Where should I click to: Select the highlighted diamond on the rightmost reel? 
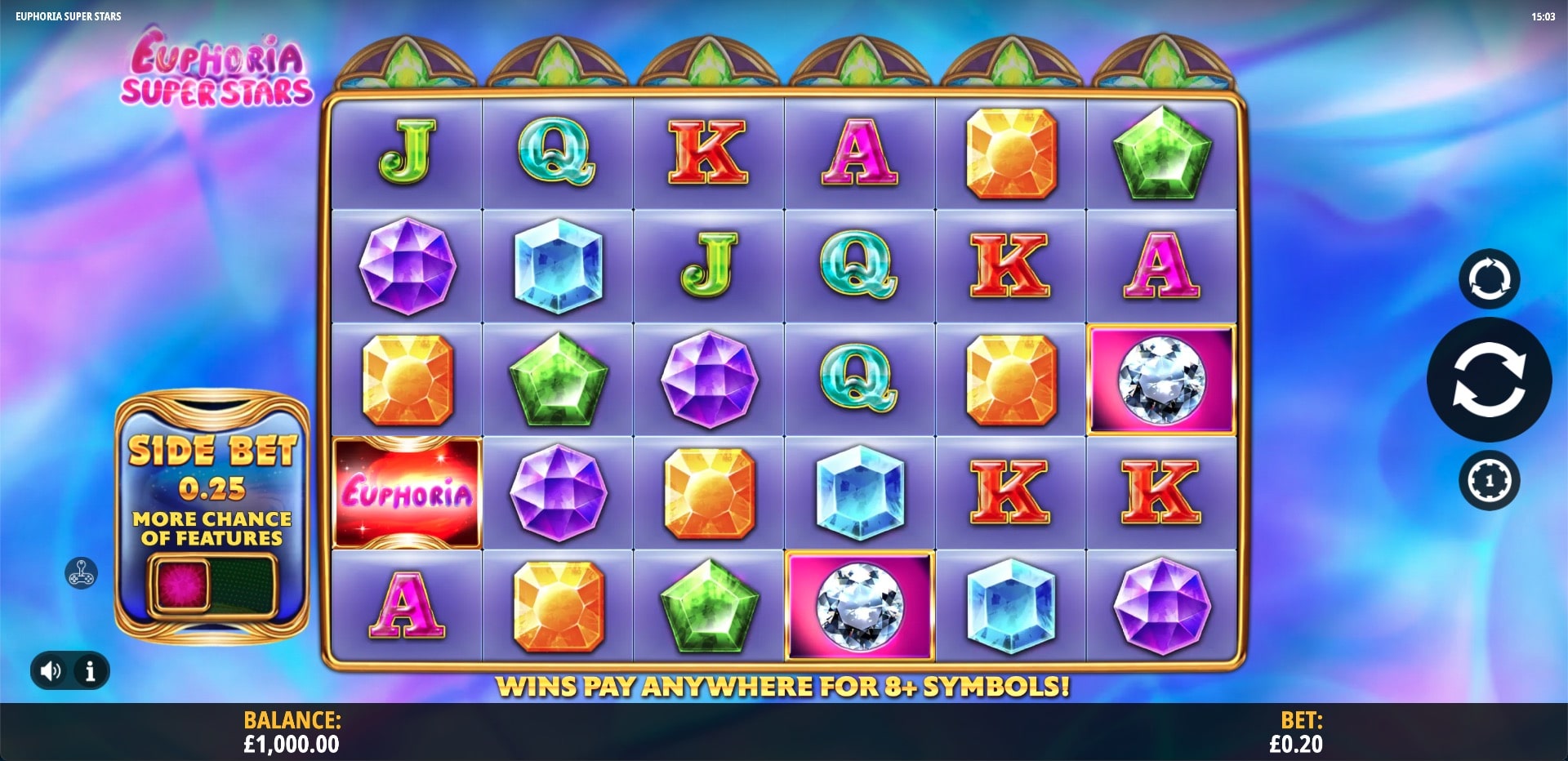[x=1162, y=378]
